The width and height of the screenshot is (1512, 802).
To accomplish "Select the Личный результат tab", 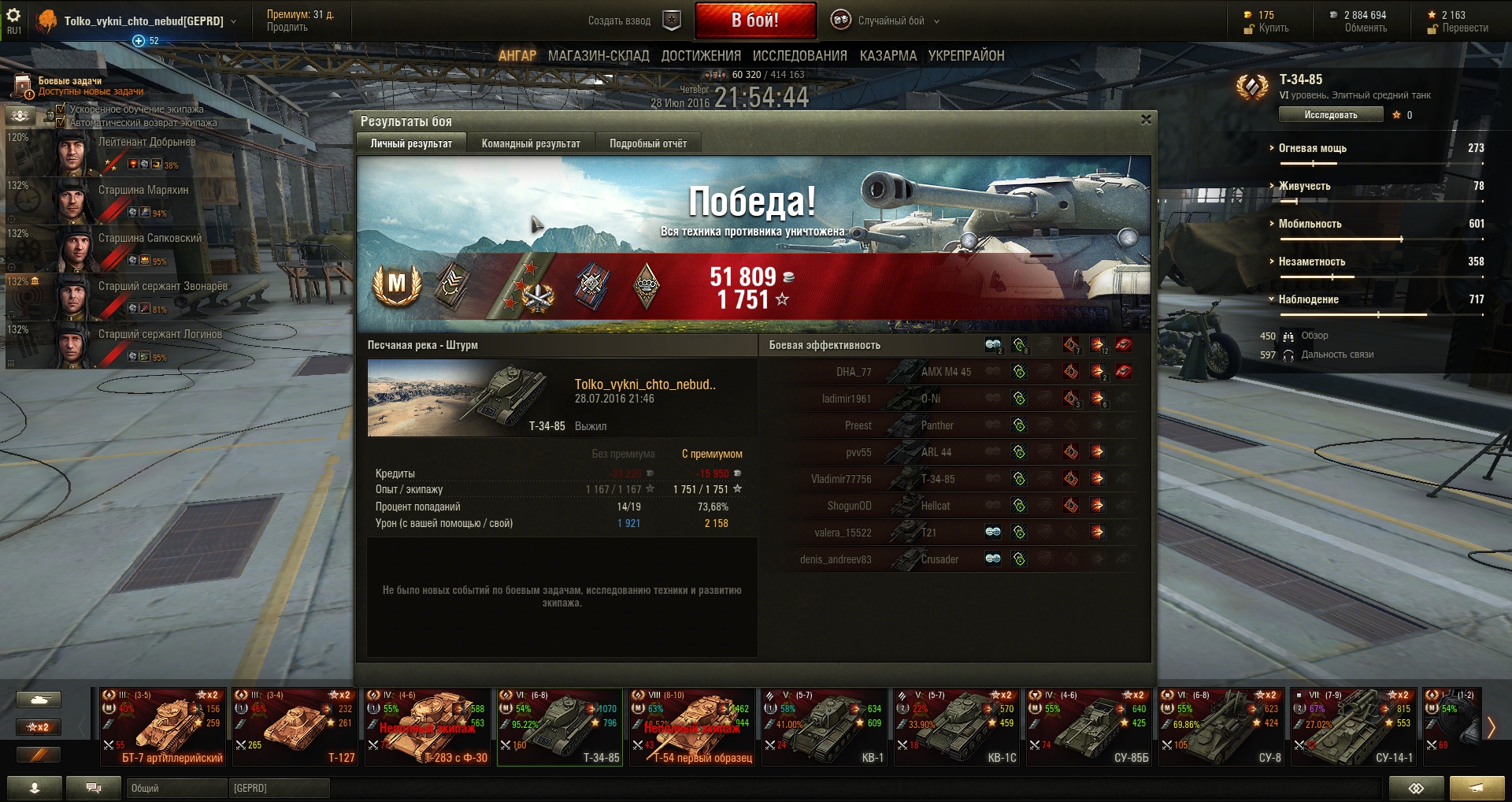I will (x=411, y=143).
